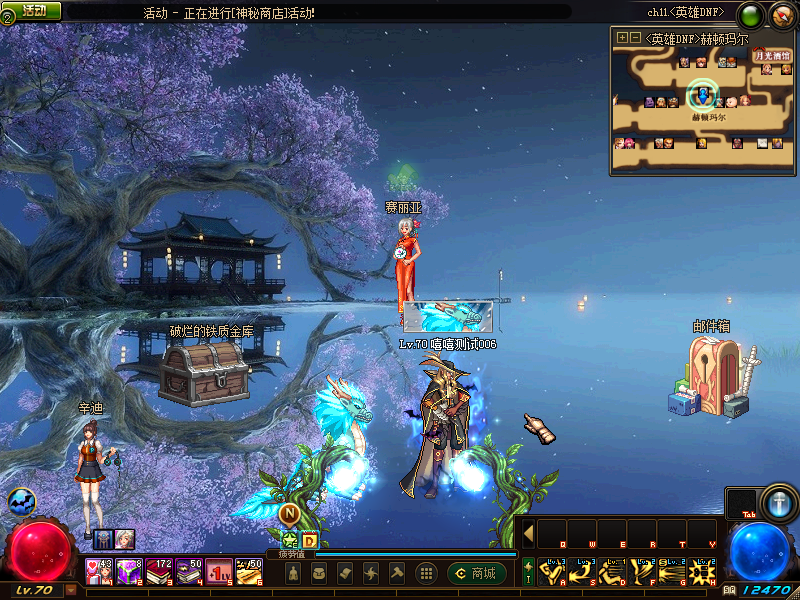Open the 活动 events button

point(32,10)
